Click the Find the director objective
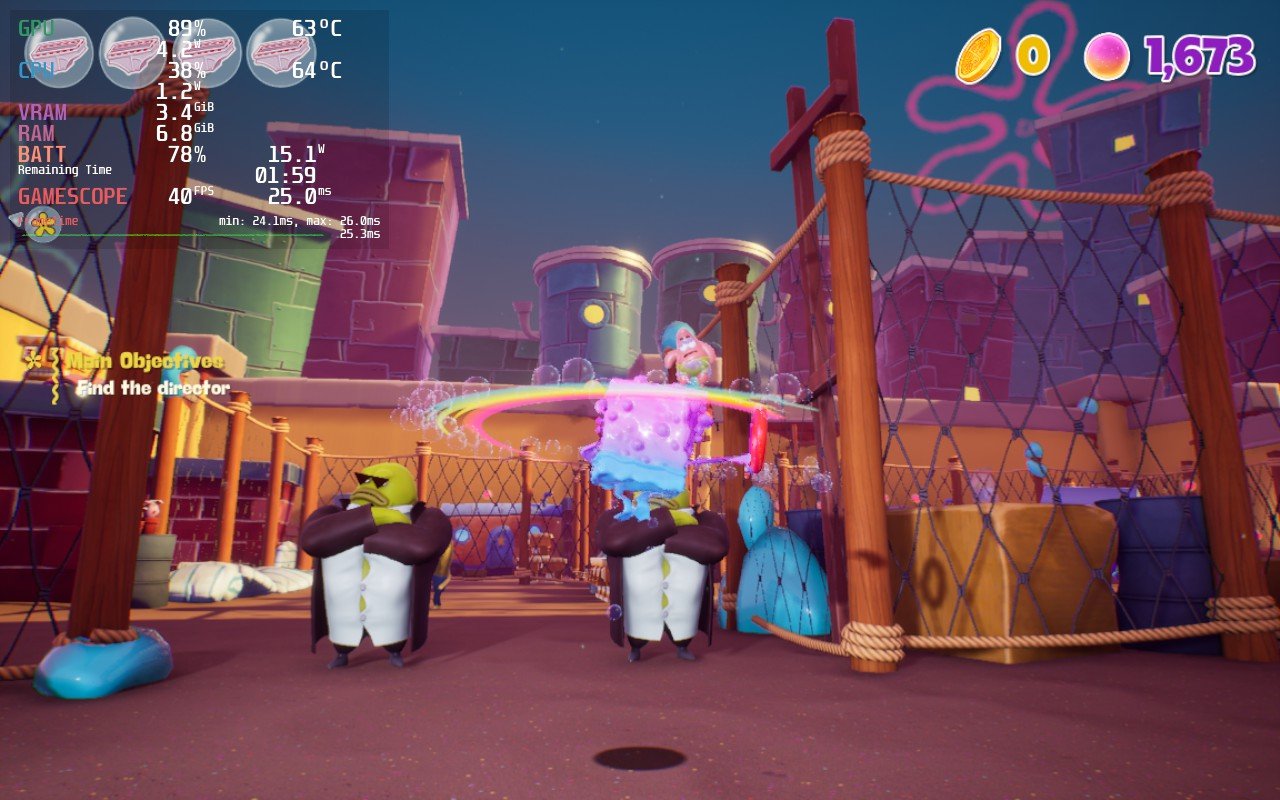Image resolution: width=1280 pixels, height=800 pixels. [153, 387]
